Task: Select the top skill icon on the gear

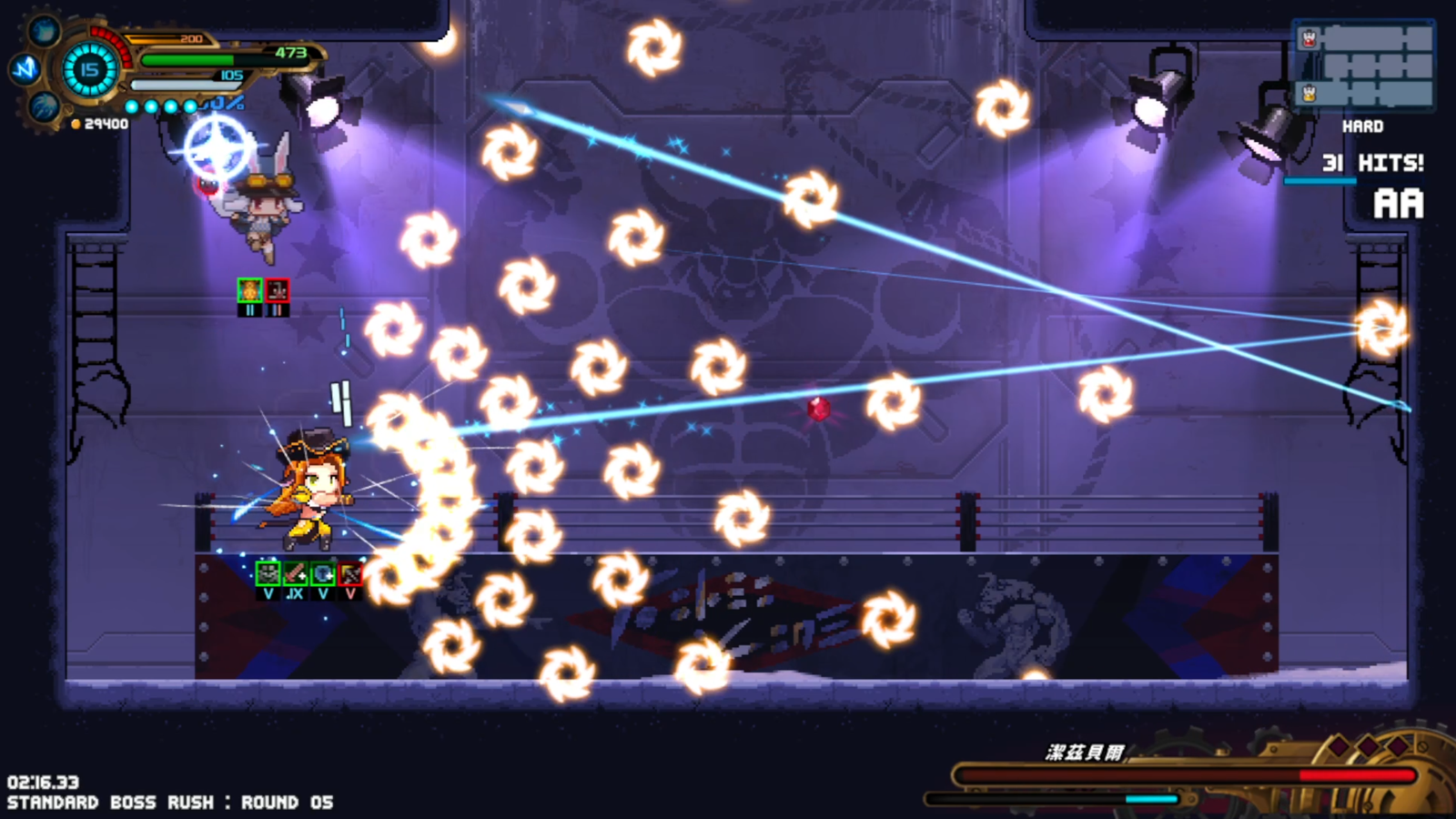Action: point(44,30)
